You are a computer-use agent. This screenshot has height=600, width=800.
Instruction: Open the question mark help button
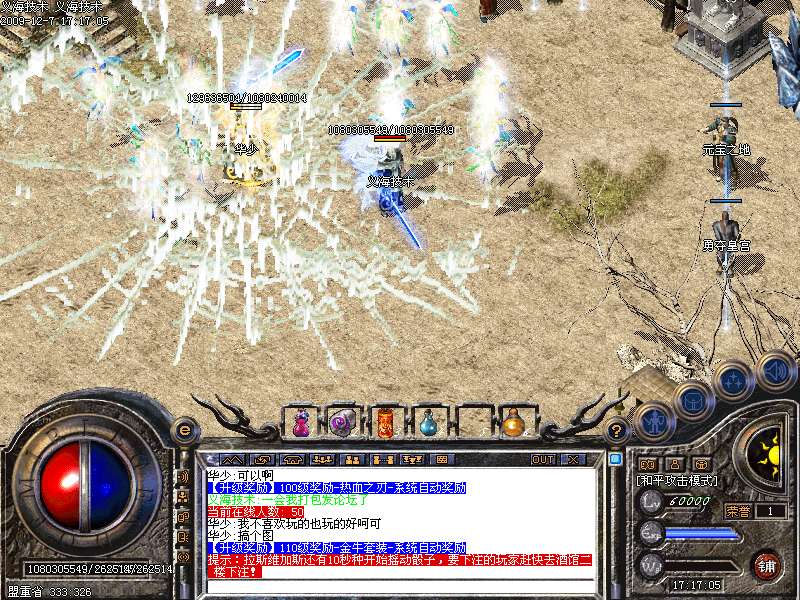617,431
